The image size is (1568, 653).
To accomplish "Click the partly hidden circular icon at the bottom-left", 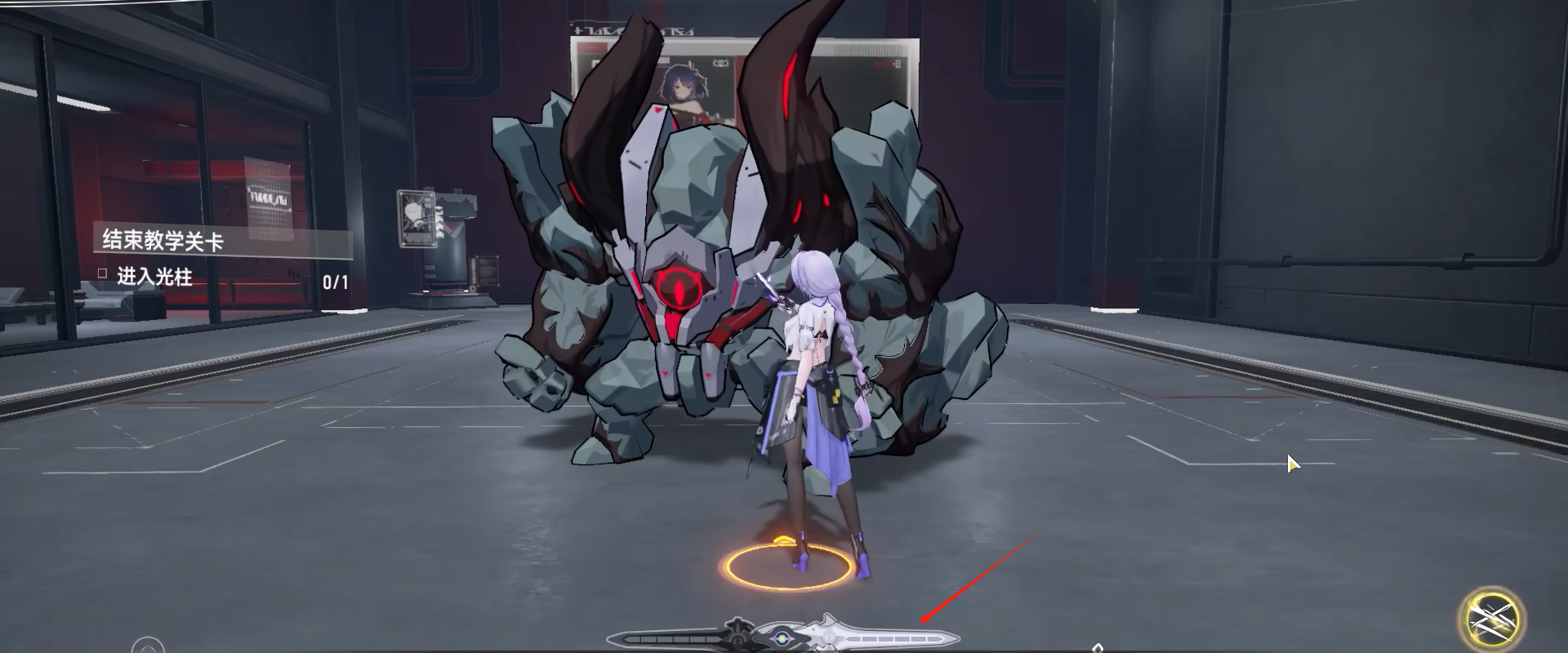I will coord(148,646).
